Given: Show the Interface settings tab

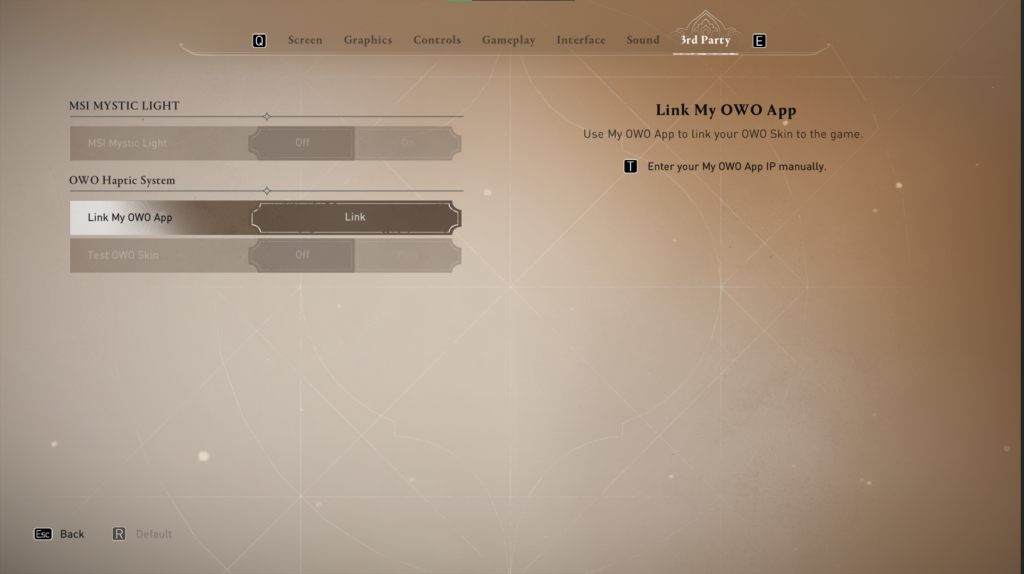Looking at the screenshot, I should (581, 40).
